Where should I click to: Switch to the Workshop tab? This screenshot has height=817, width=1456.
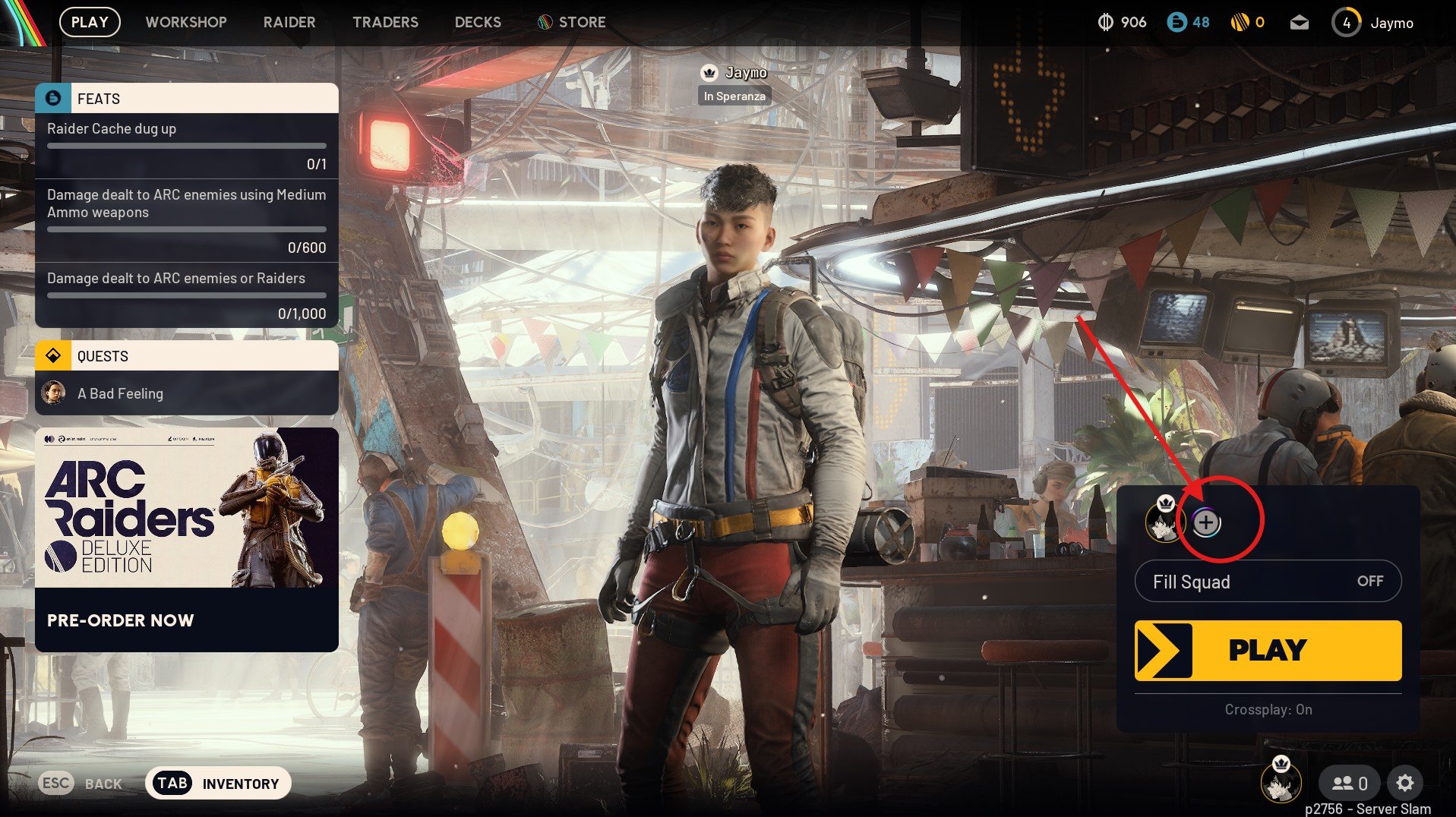coord(186,22)
